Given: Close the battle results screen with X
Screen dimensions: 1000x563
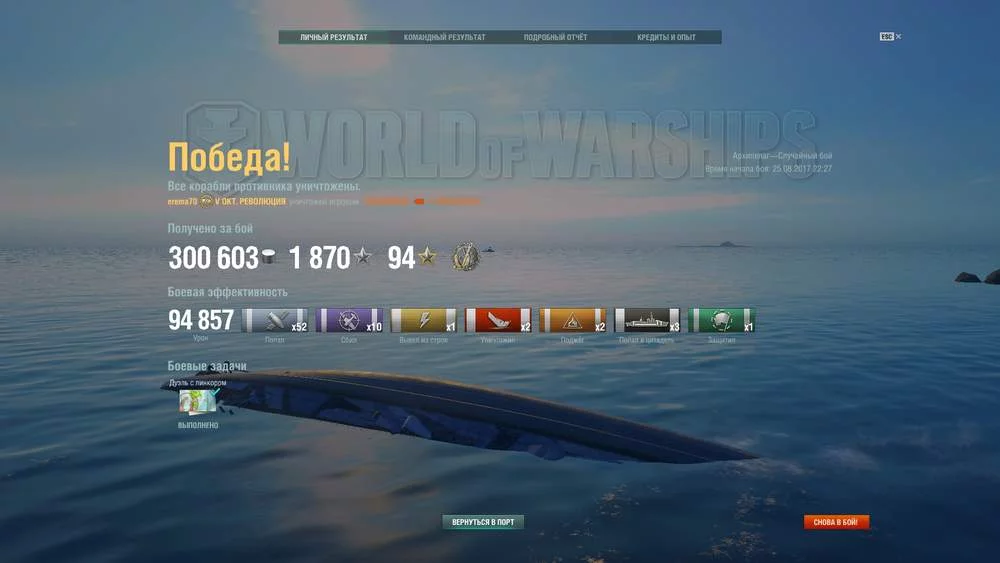Looking at the screenshot, I should [898, 37].
